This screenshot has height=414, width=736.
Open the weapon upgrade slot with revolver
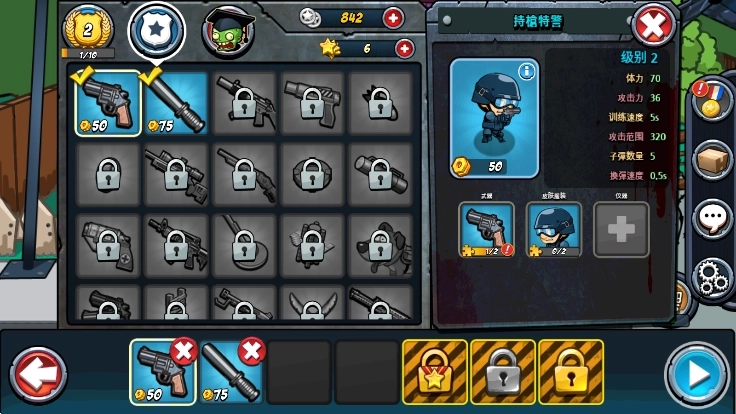tap(487, 229)
